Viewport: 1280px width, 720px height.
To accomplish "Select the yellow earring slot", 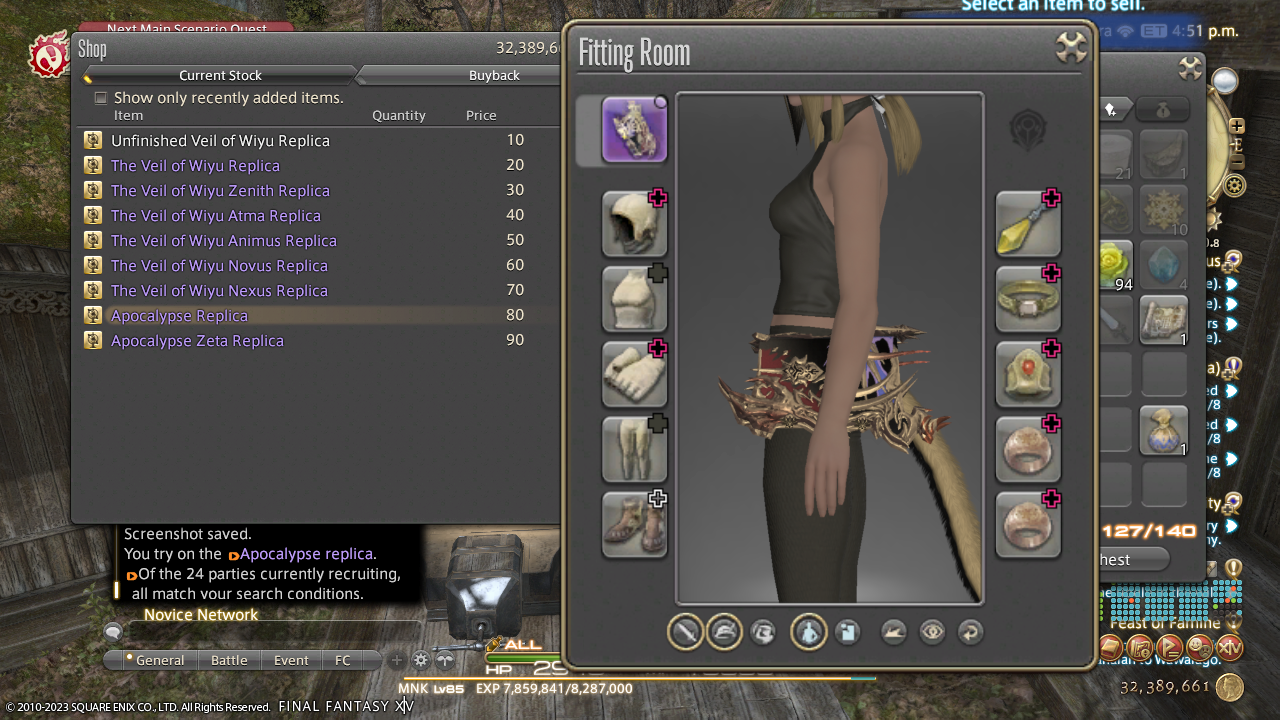I will (1028, 223).
